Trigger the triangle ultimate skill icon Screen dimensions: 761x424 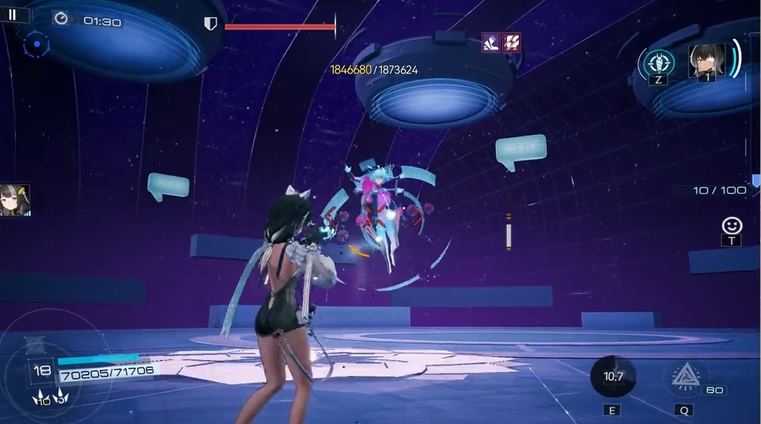tap(685, 377)
